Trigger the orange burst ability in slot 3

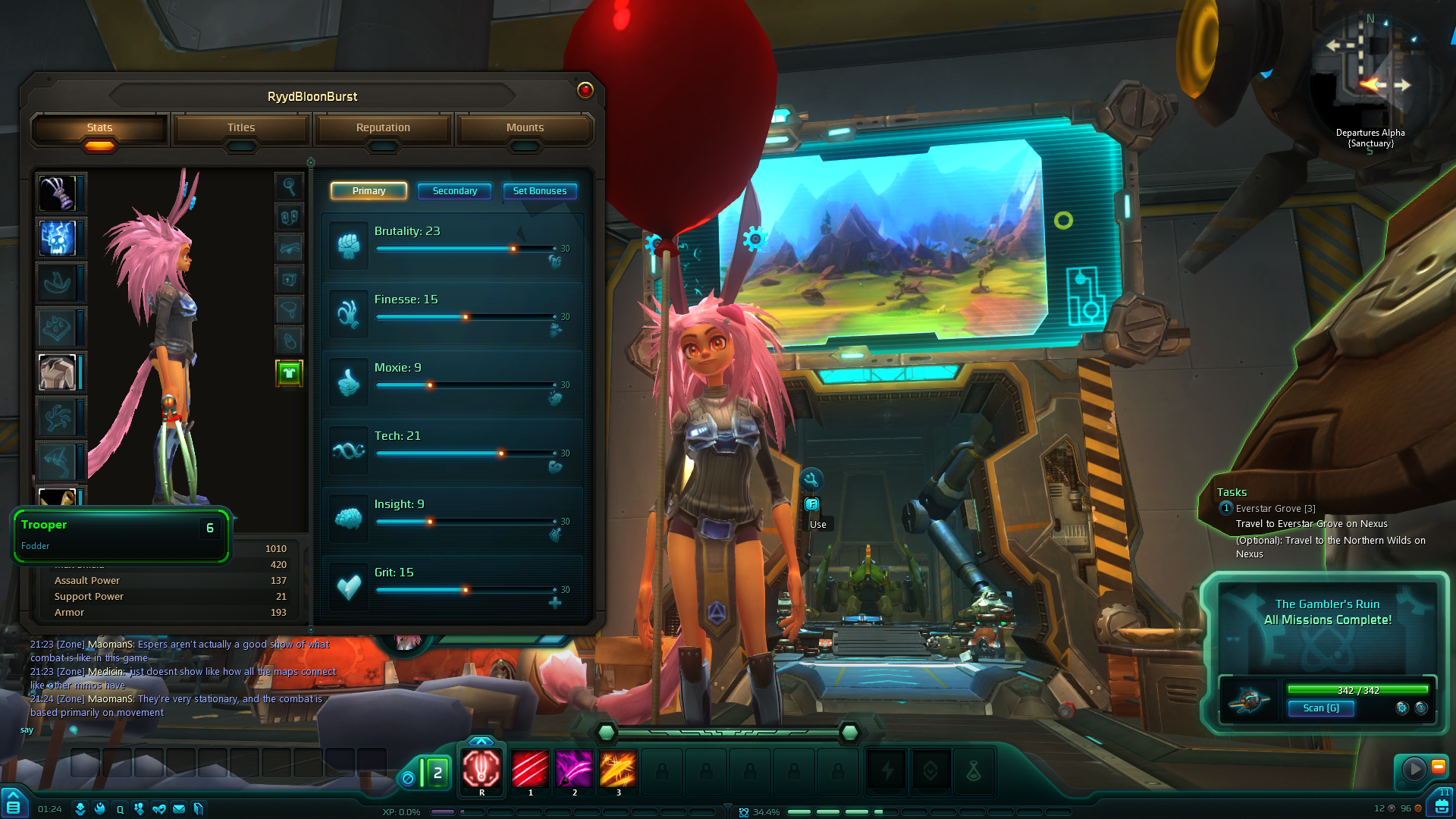(x=618, y=769)
